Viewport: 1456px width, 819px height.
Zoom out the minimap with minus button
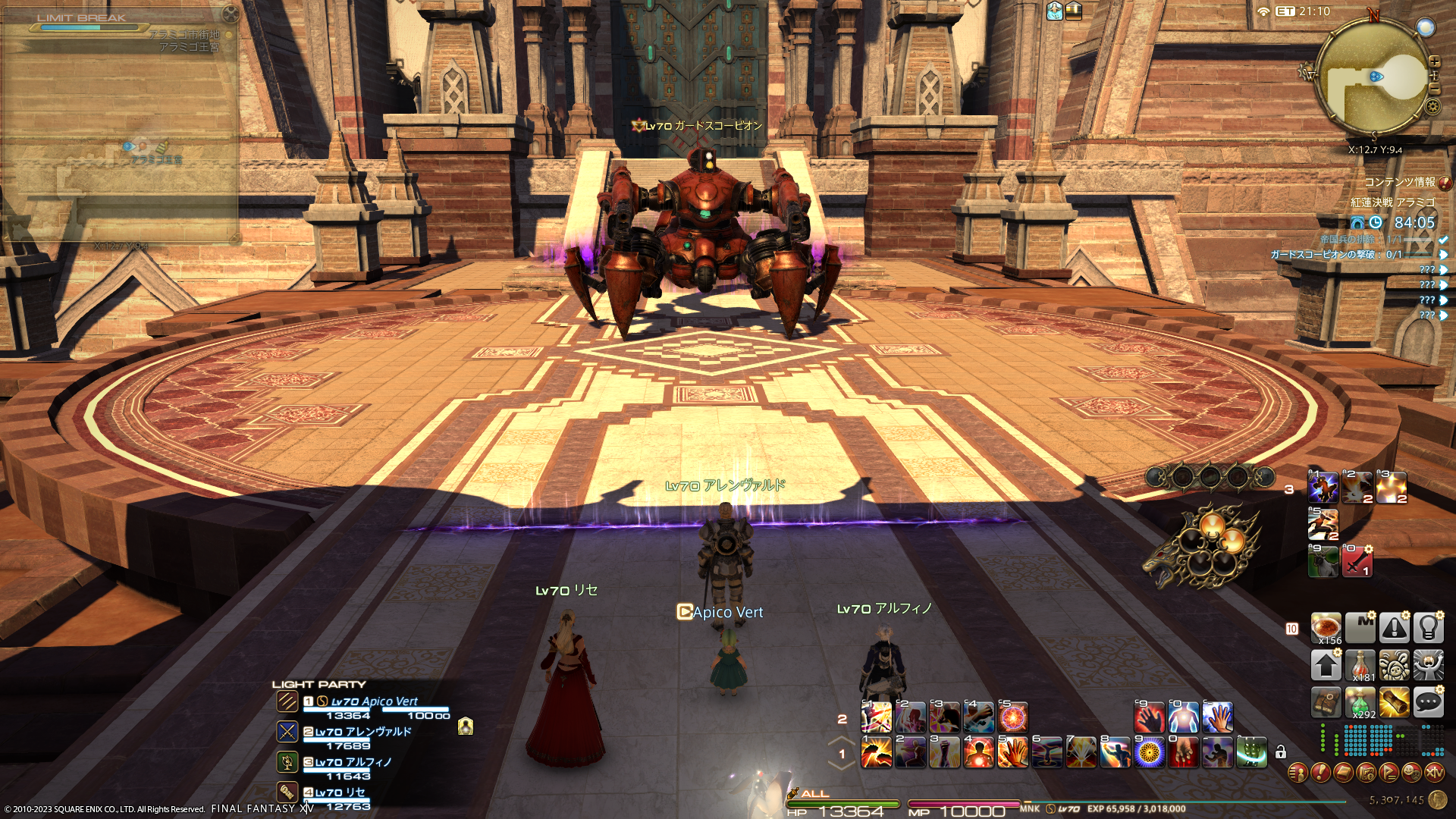pyautogui.click(x=1434, y=89)
